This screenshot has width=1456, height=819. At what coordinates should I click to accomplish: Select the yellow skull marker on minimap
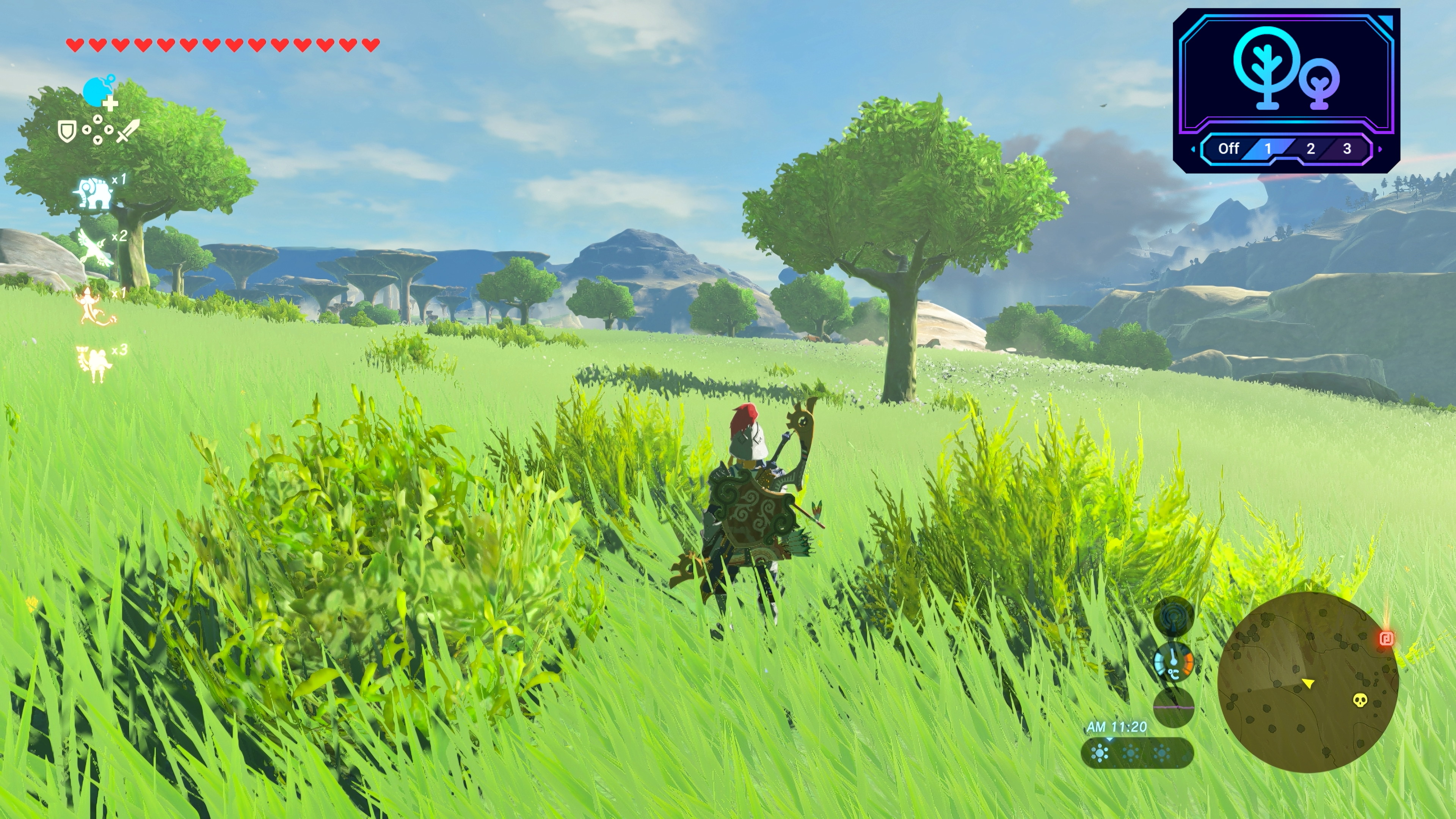click(1360, 700)
